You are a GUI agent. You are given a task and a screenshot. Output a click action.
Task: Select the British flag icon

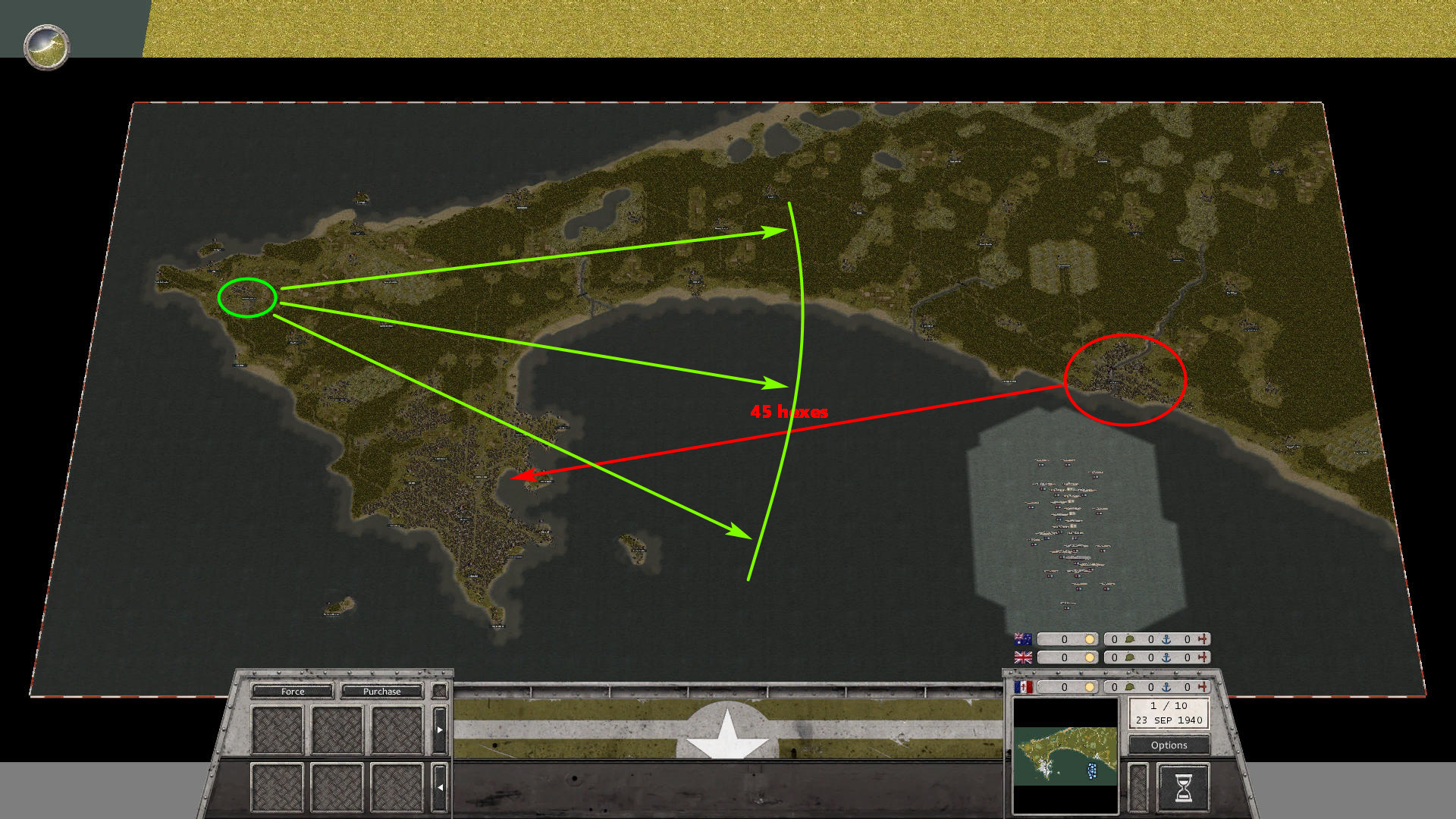(x=1022, y=657)
